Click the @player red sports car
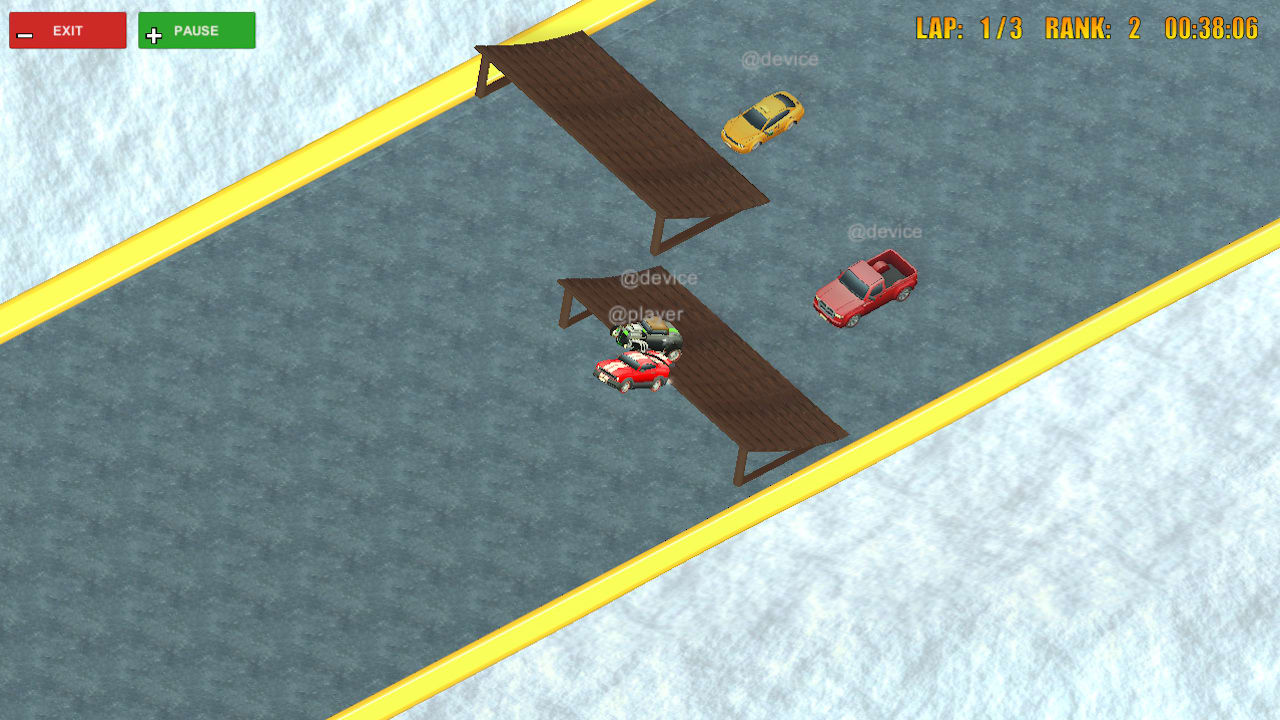Screen dimensions: 1280x720 630,372
